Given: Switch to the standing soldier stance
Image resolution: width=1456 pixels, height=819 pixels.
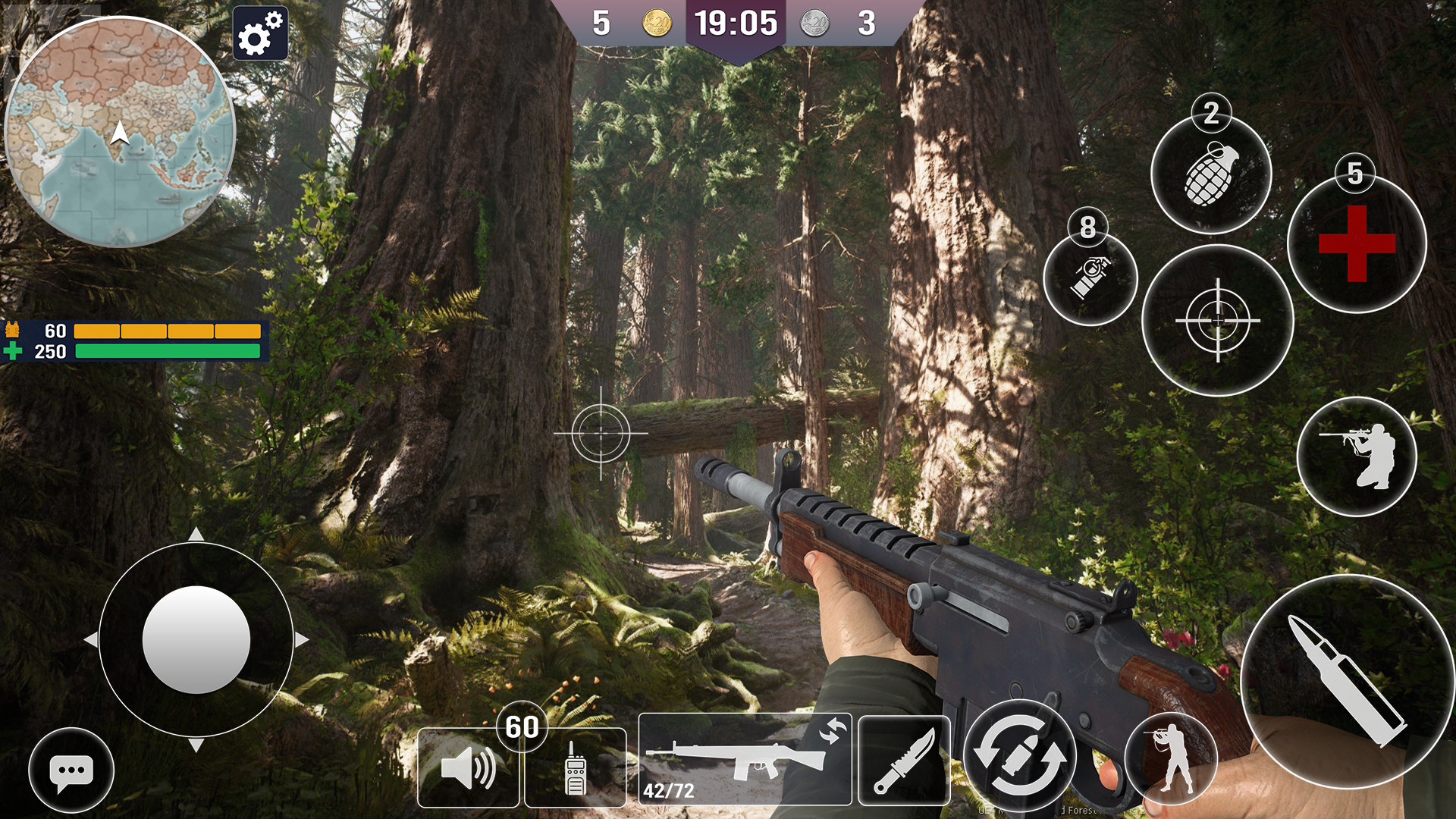Looking at the screenshot, I should tap(1172, 758).
